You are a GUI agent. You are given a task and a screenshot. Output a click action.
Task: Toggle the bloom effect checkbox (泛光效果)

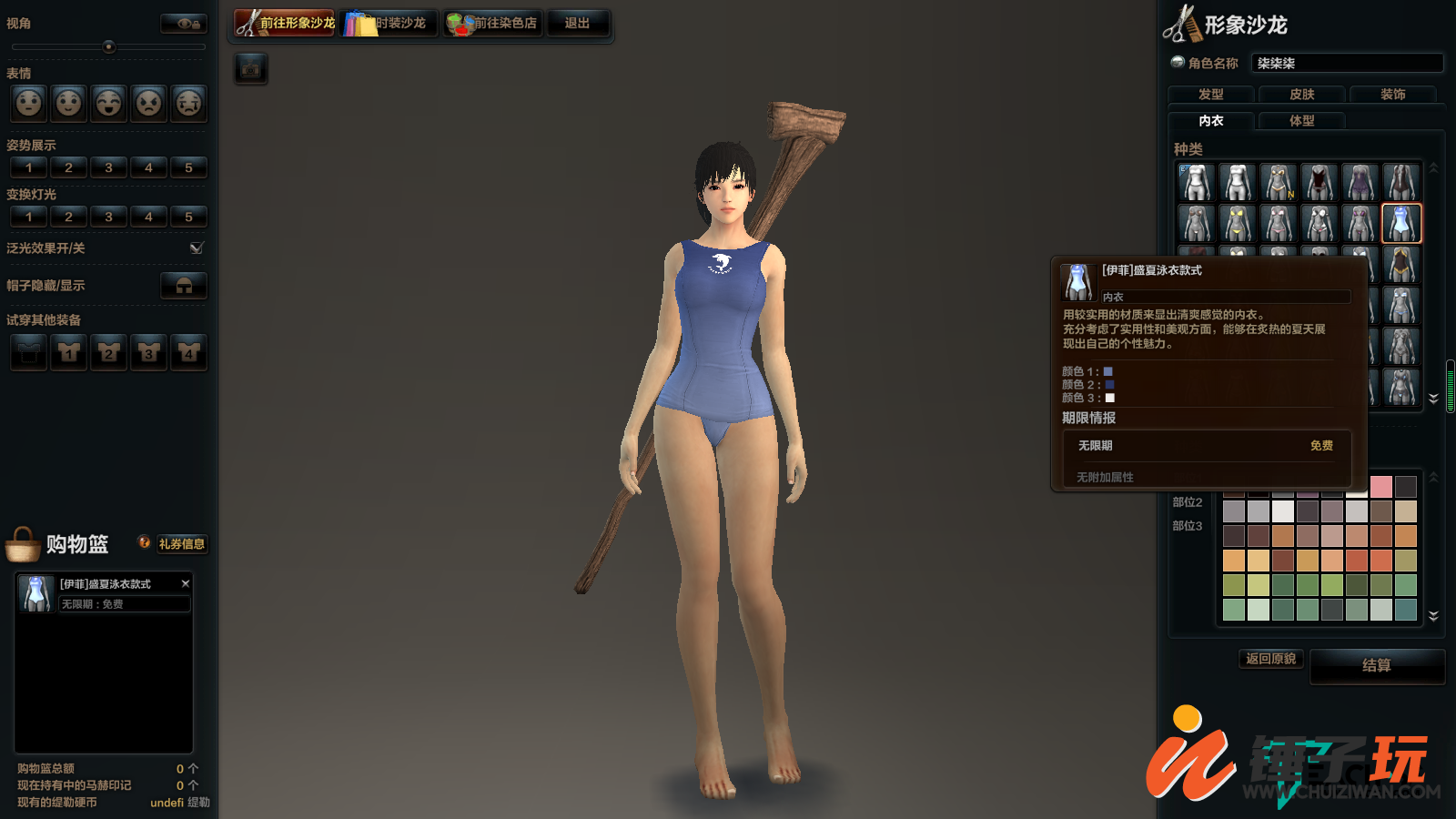pyautogui.click(x=197, y=248)
